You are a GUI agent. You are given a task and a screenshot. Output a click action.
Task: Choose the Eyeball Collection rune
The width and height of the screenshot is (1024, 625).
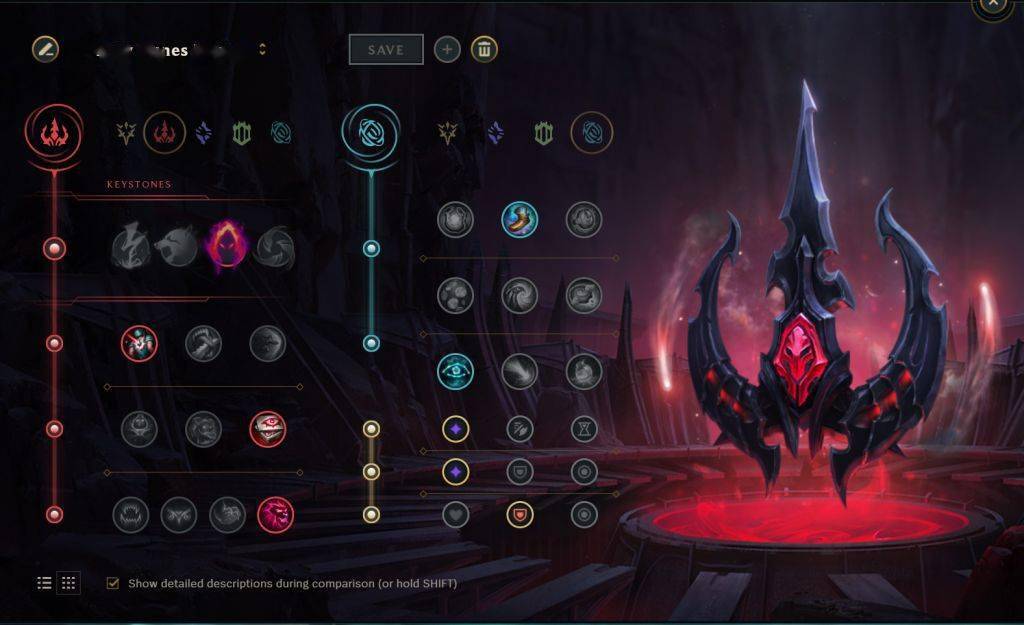[x=267, y=429]
